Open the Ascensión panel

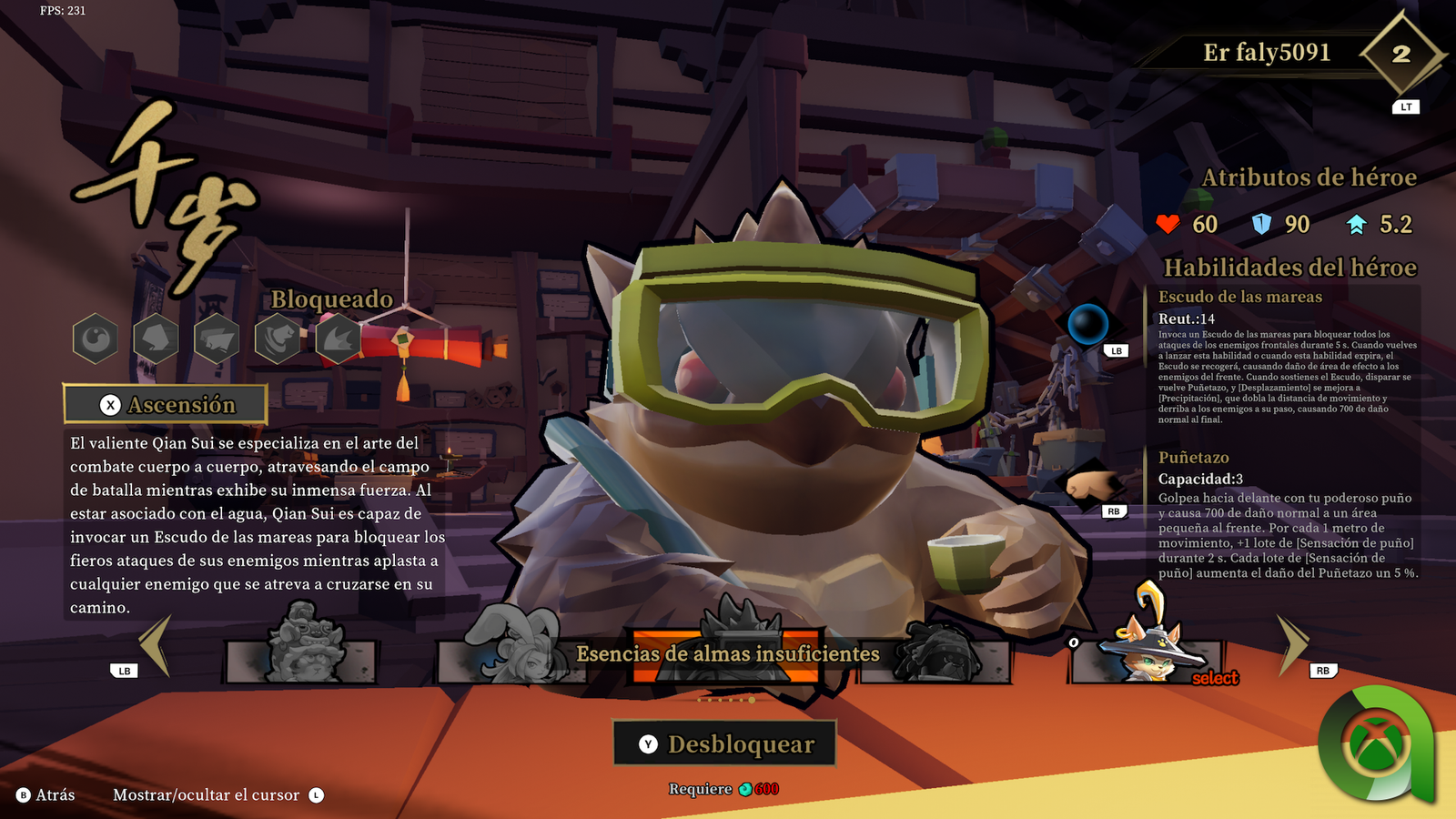pos(166,405)
